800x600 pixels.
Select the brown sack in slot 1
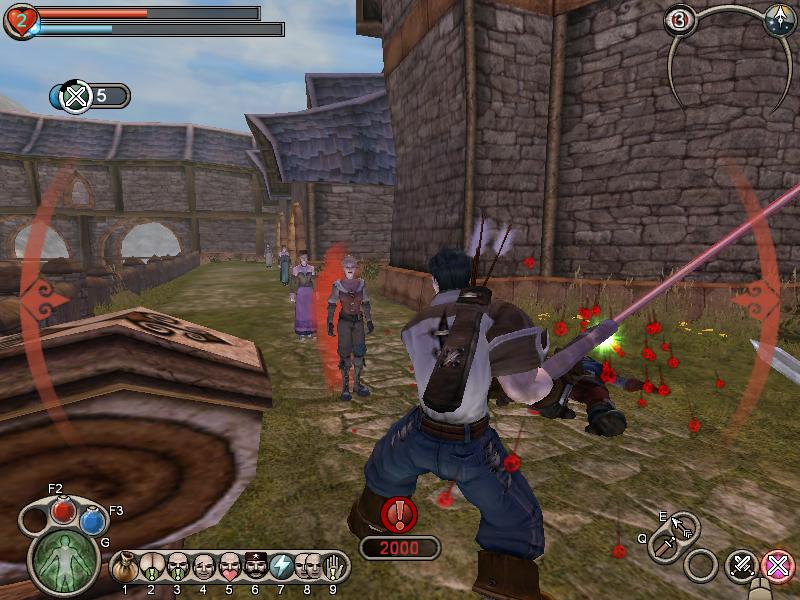[125, 567]
